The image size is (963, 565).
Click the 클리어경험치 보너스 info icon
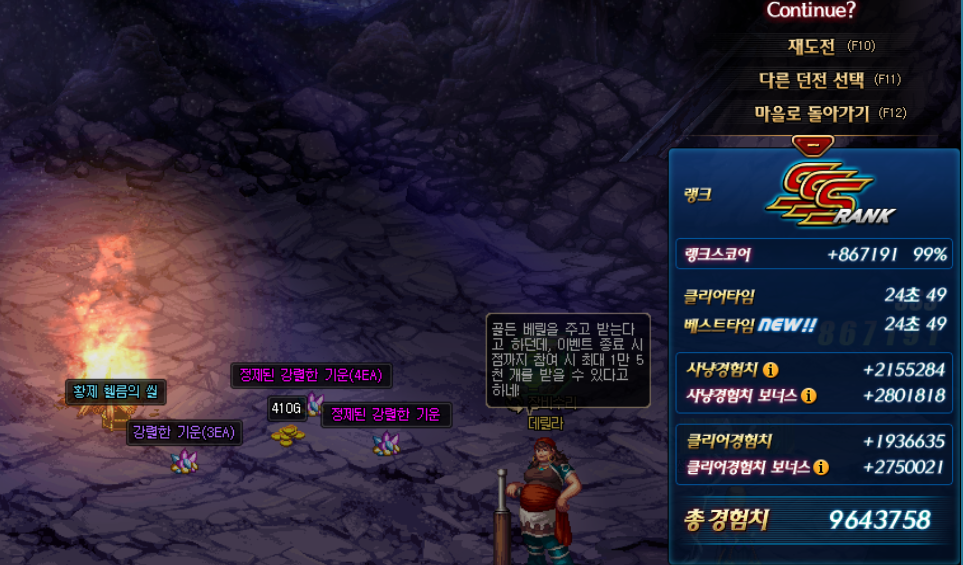pos(821,467)
